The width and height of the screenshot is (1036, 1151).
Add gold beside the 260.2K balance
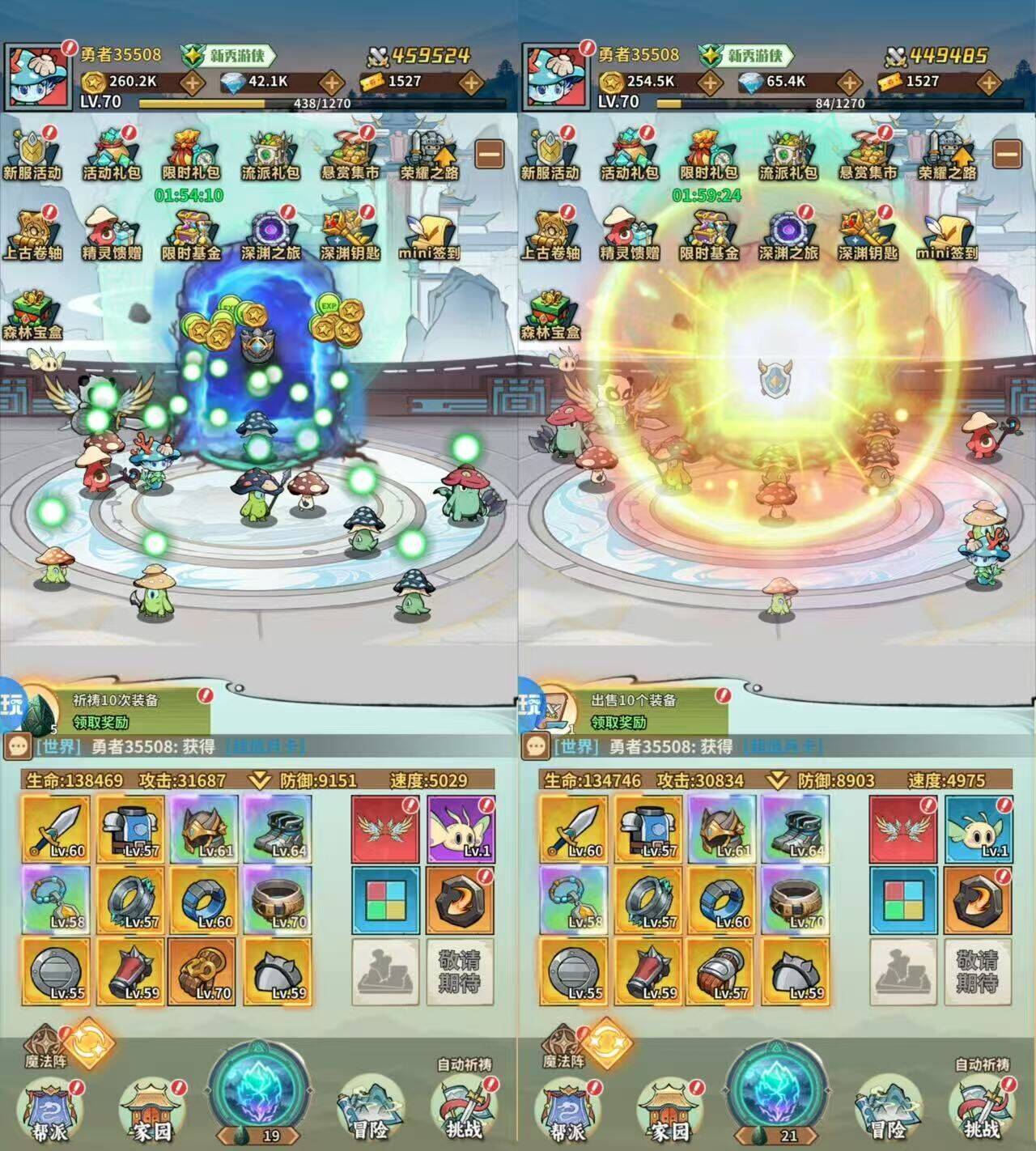[x=193, y=82]
